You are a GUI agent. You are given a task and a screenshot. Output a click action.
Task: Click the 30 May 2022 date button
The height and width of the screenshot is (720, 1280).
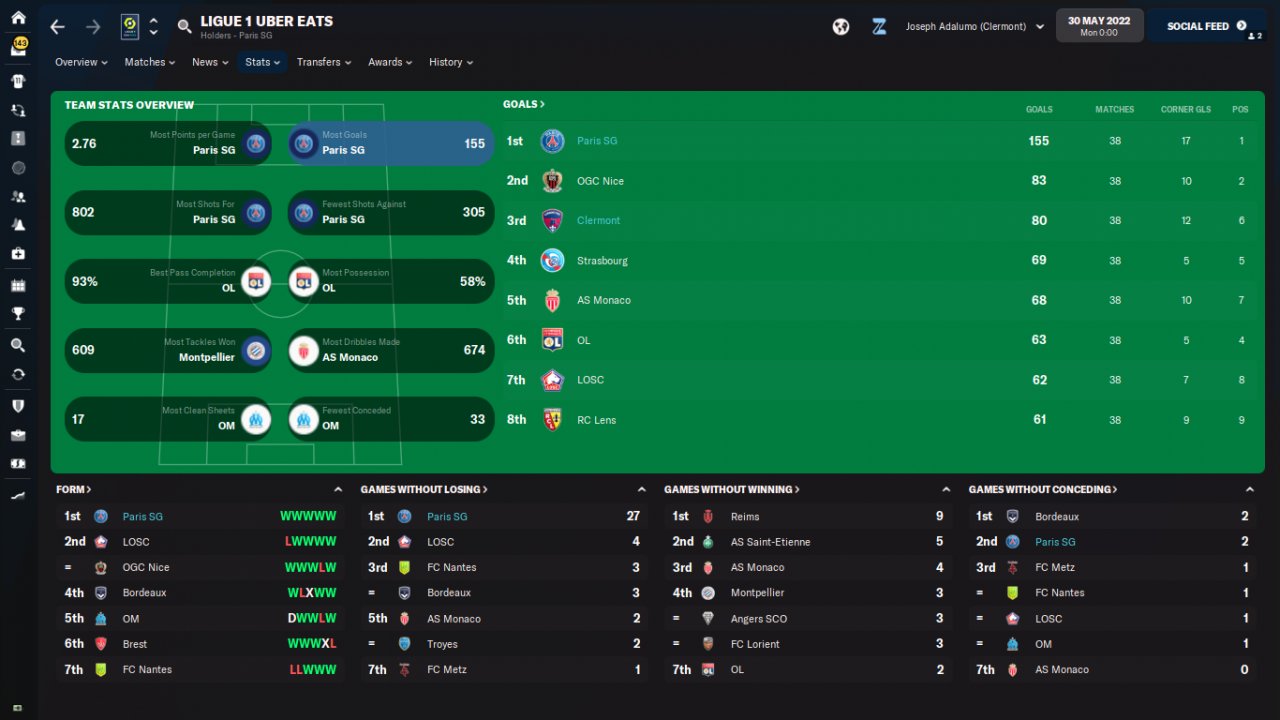coord(1099,26)
